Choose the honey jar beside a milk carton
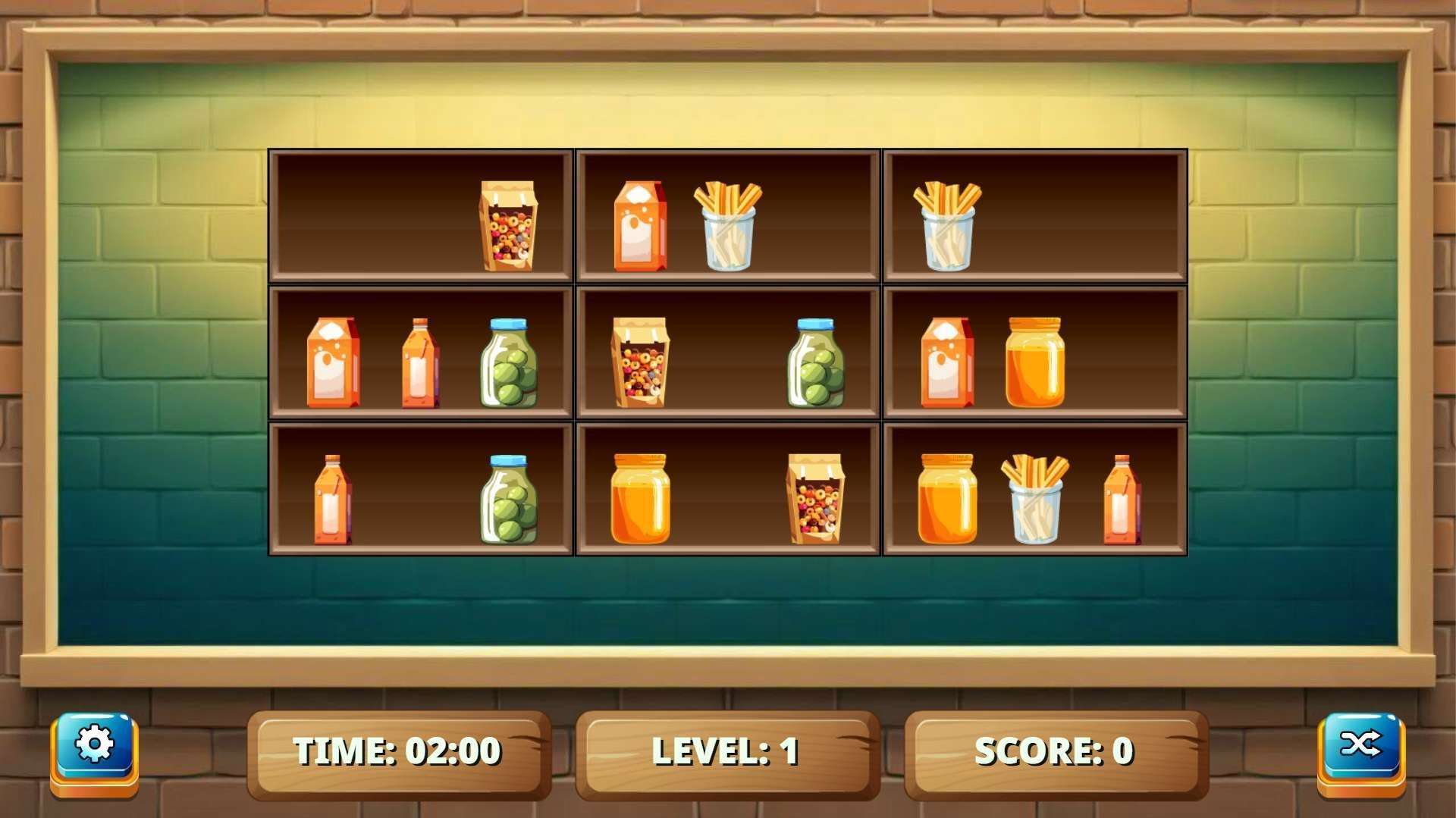This screenshot has width=1456, height=818. pyautogui.click(x=1034, y=363)
